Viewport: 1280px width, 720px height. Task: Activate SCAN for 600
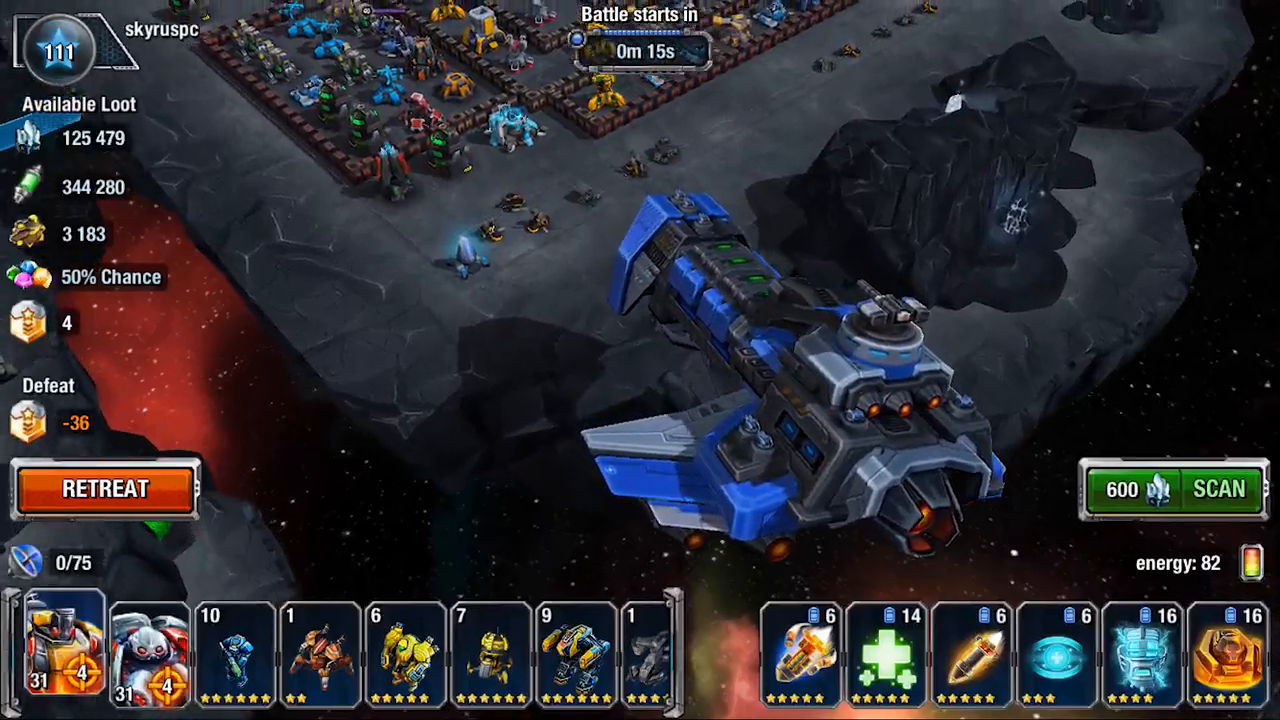click(1218, 489)
